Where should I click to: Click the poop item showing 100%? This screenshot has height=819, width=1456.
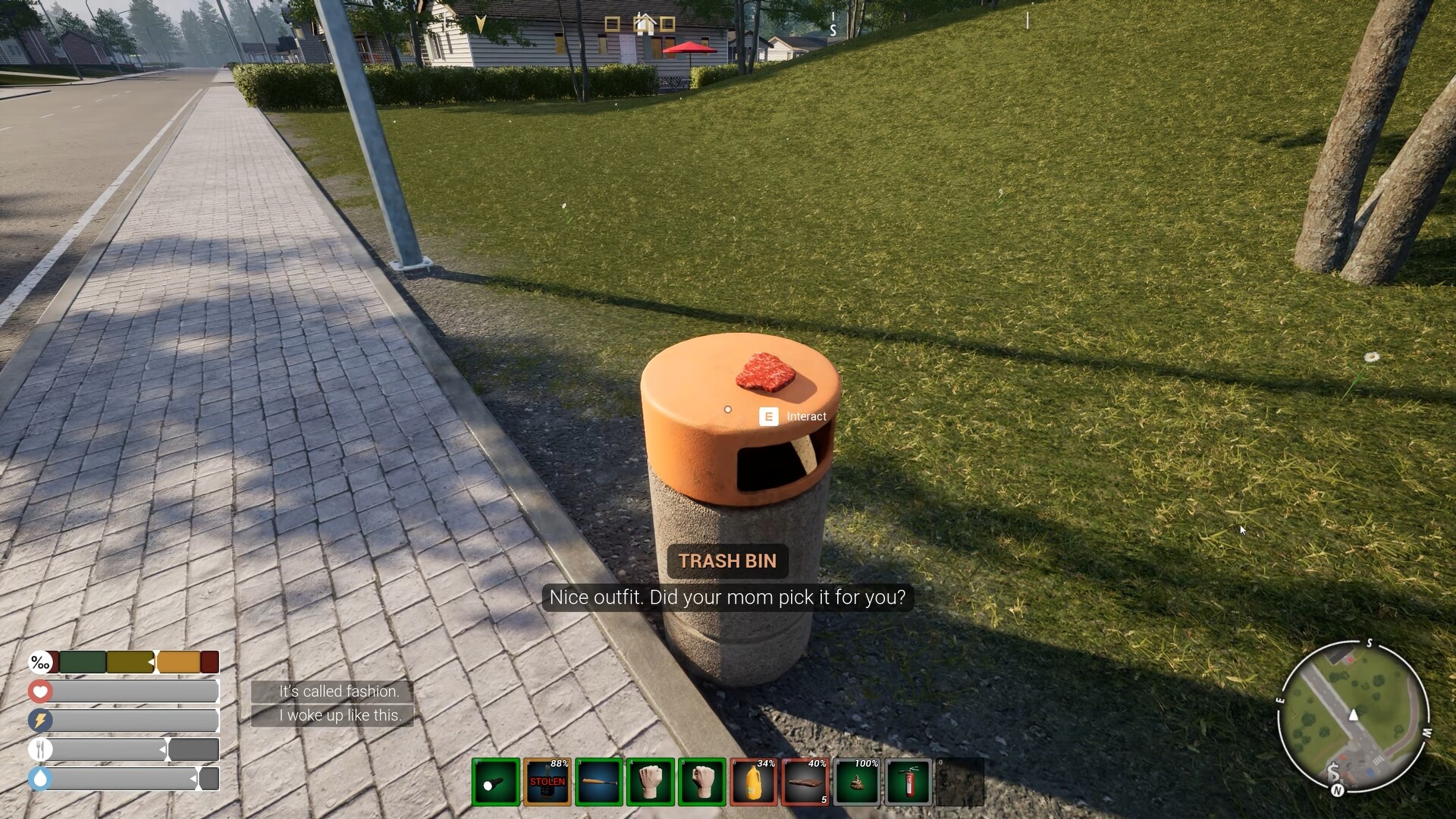point(857,783)
